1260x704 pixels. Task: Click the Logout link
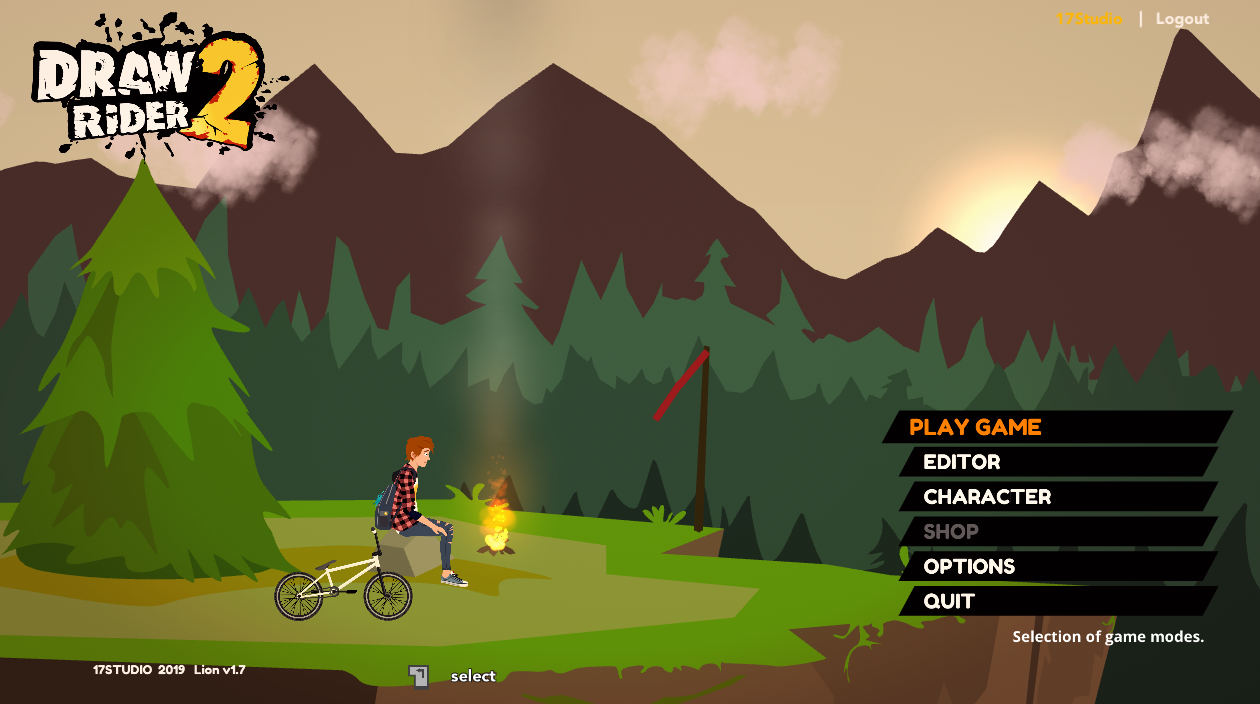coord(1182,19)
